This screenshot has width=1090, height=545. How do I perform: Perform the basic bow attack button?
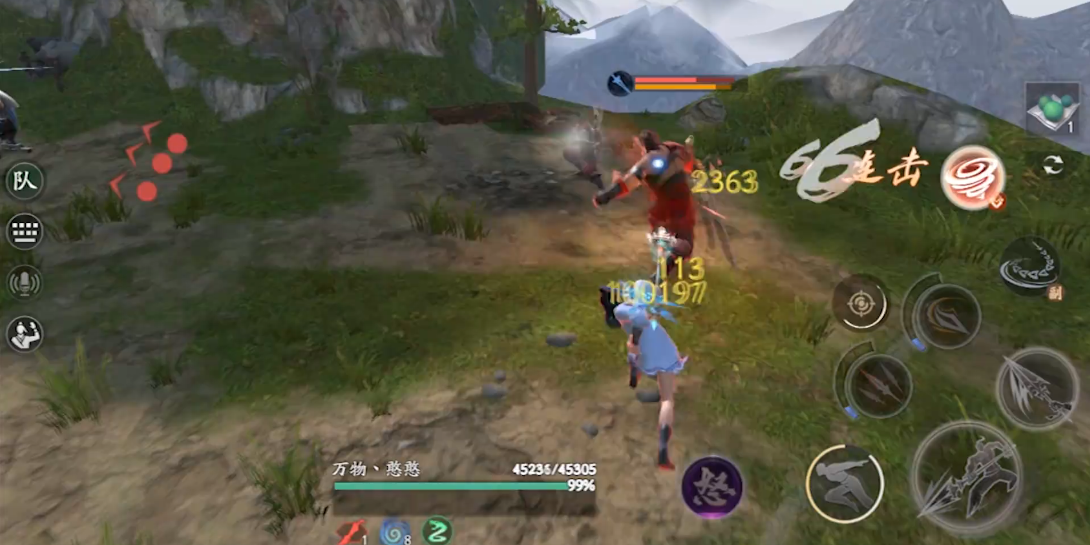966,479
